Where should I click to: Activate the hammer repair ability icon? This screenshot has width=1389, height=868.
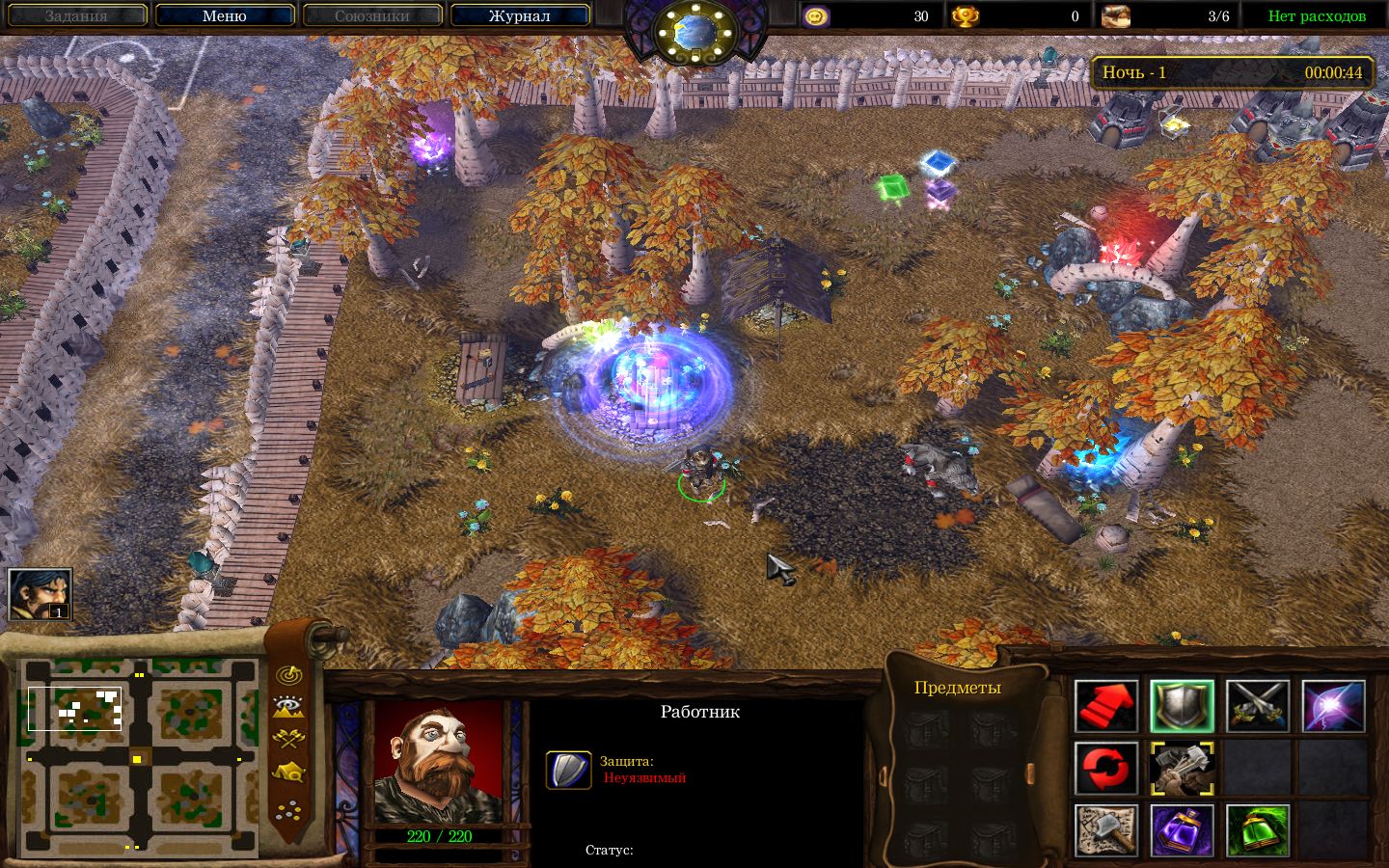pos(1183,769)
